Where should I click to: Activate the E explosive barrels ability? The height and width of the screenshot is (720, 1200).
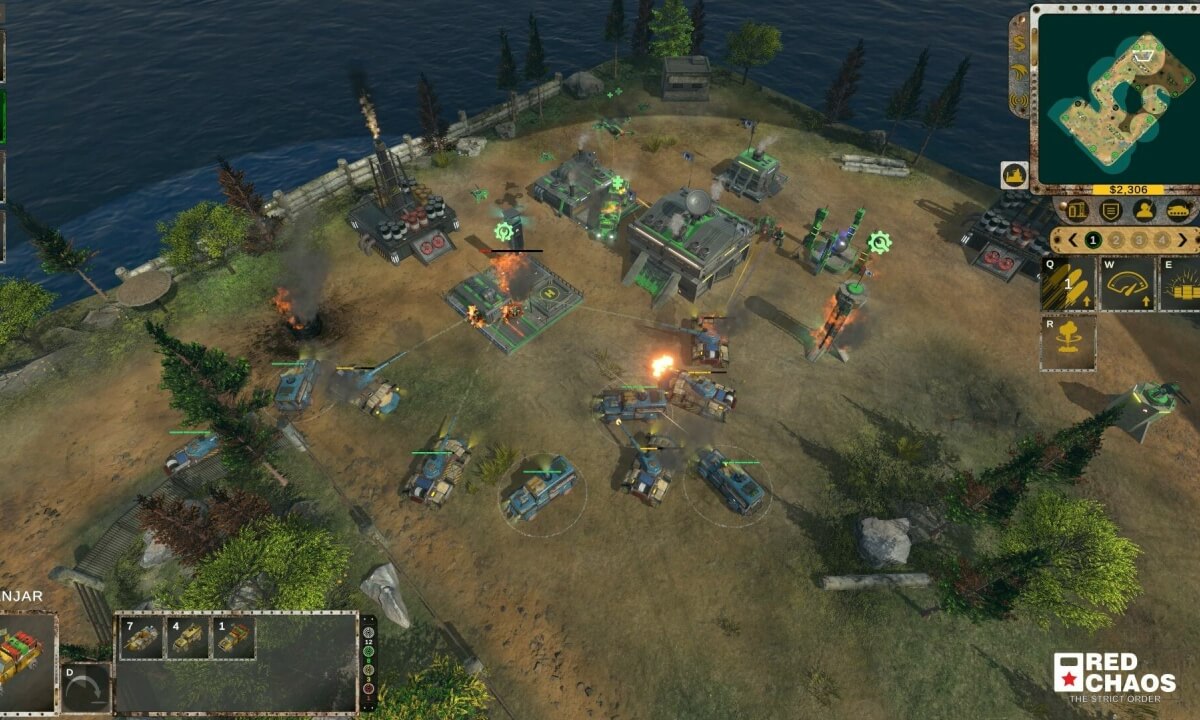1181,284
